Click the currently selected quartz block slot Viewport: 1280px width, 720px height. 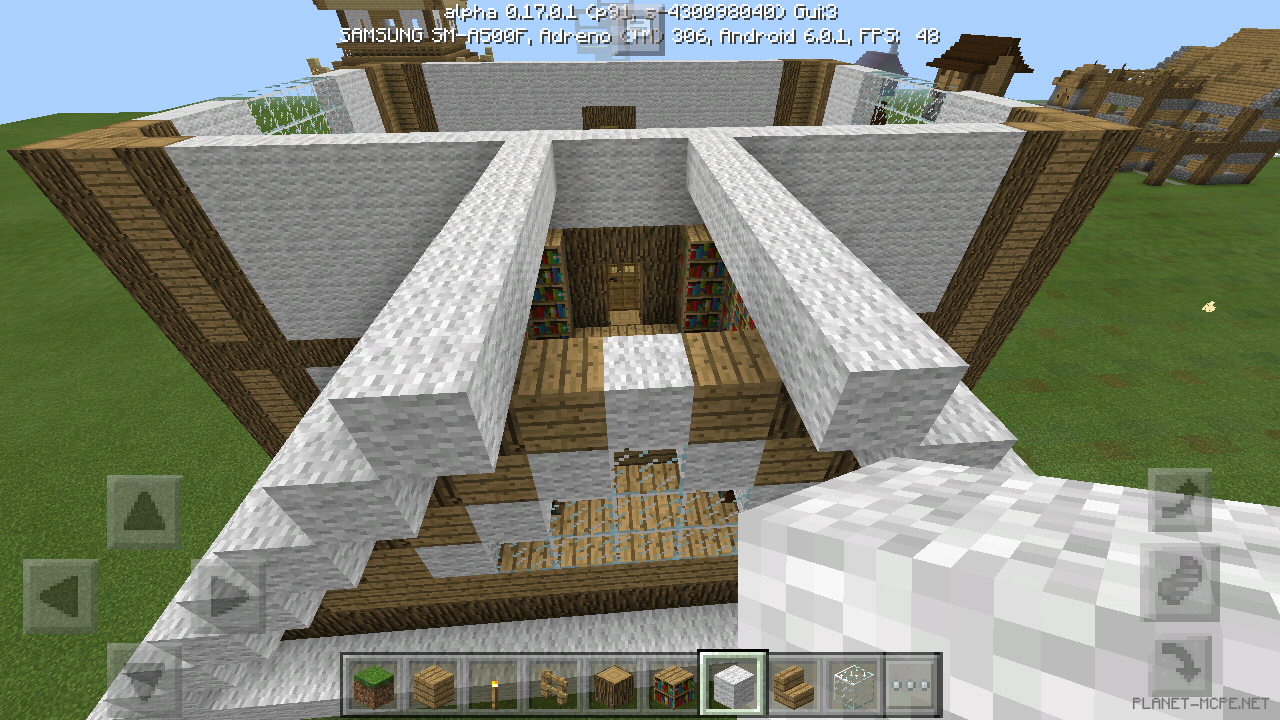[733, 684]
